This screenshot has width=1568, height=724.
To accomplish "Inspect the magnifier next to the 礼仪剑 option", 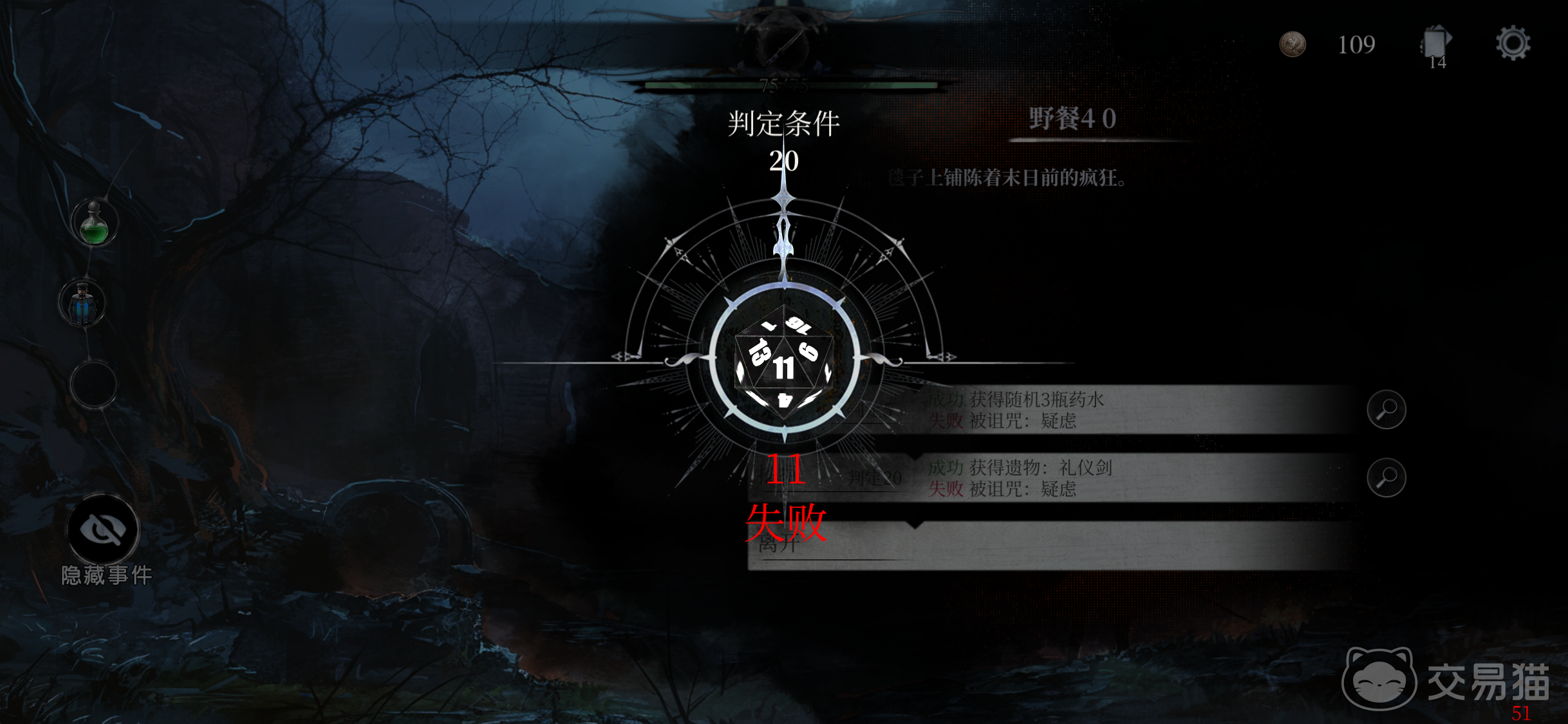I will coord(1387,479).
